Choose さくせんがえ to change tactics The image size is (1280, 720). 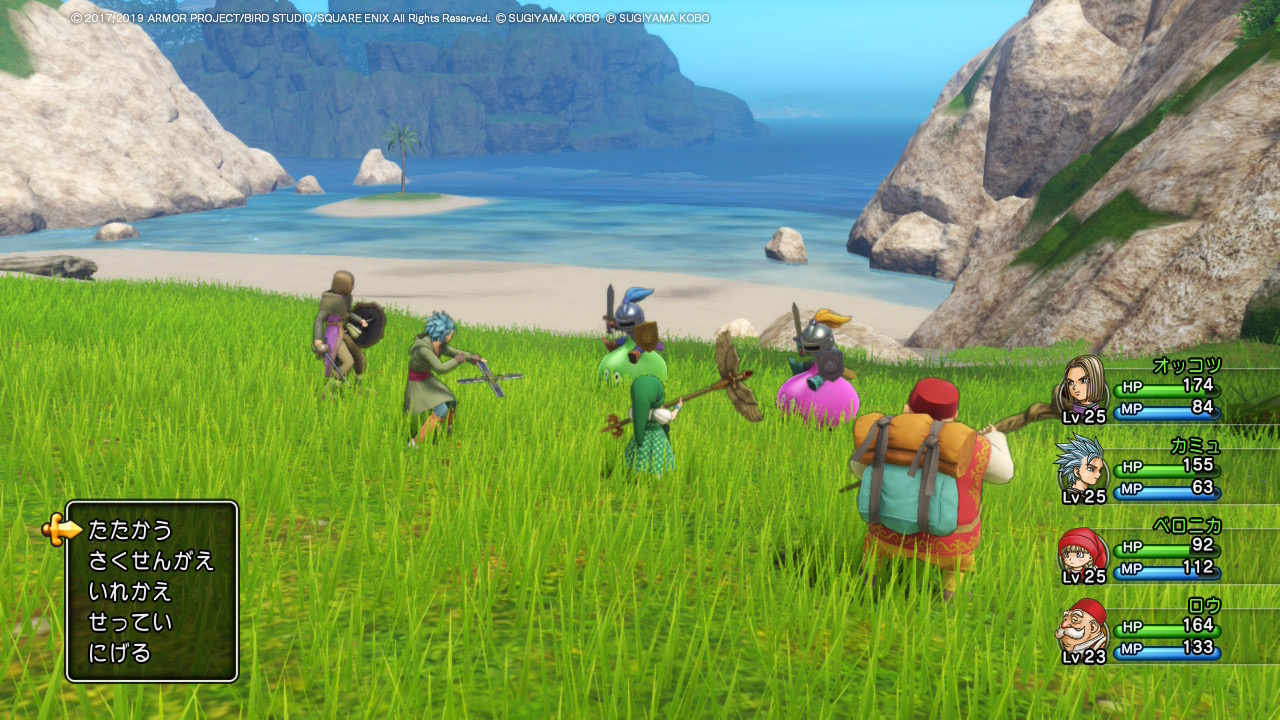point(151,561)
